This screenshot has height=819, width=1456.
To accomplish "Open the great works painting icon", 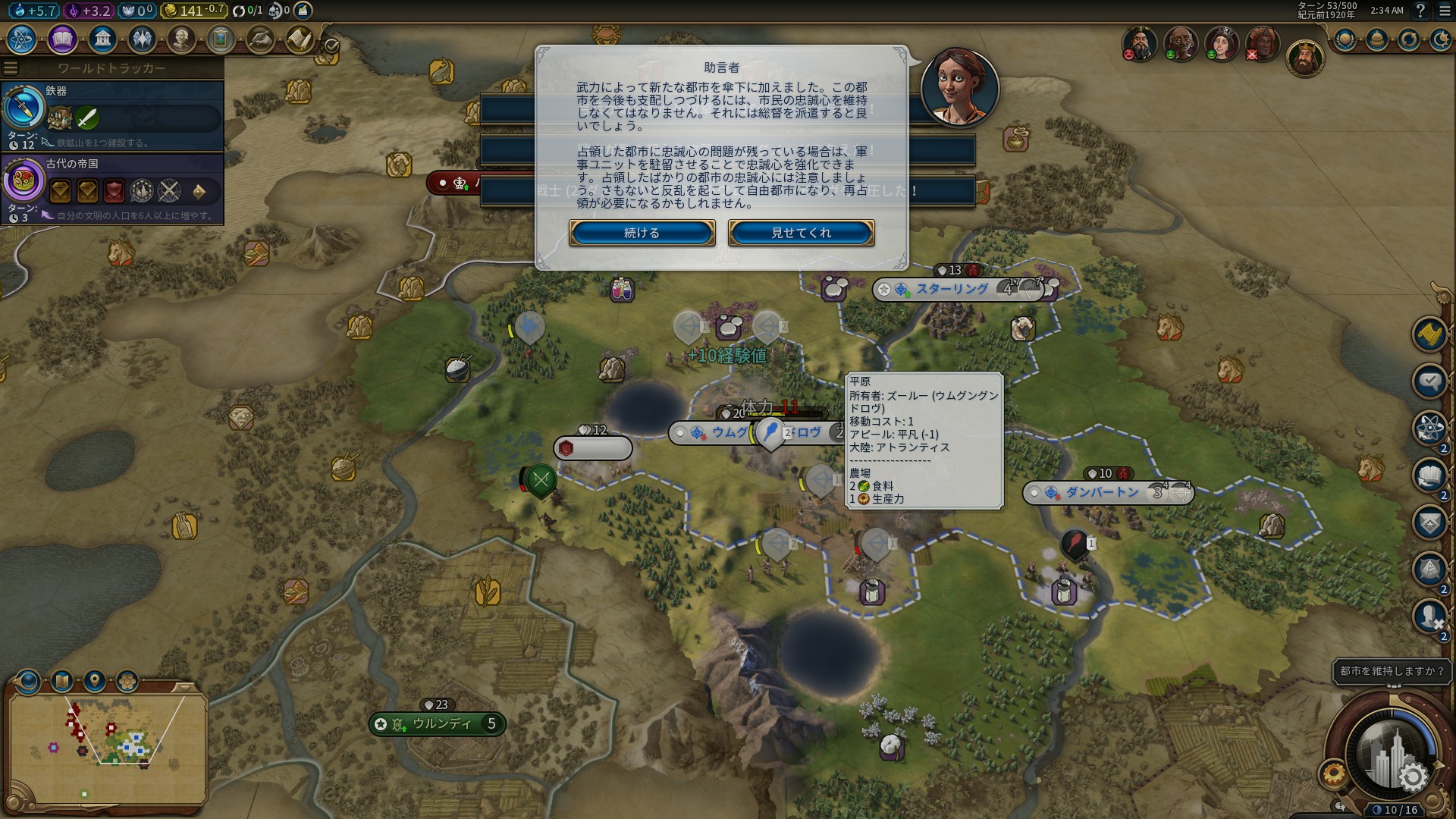I will [221, 39].
